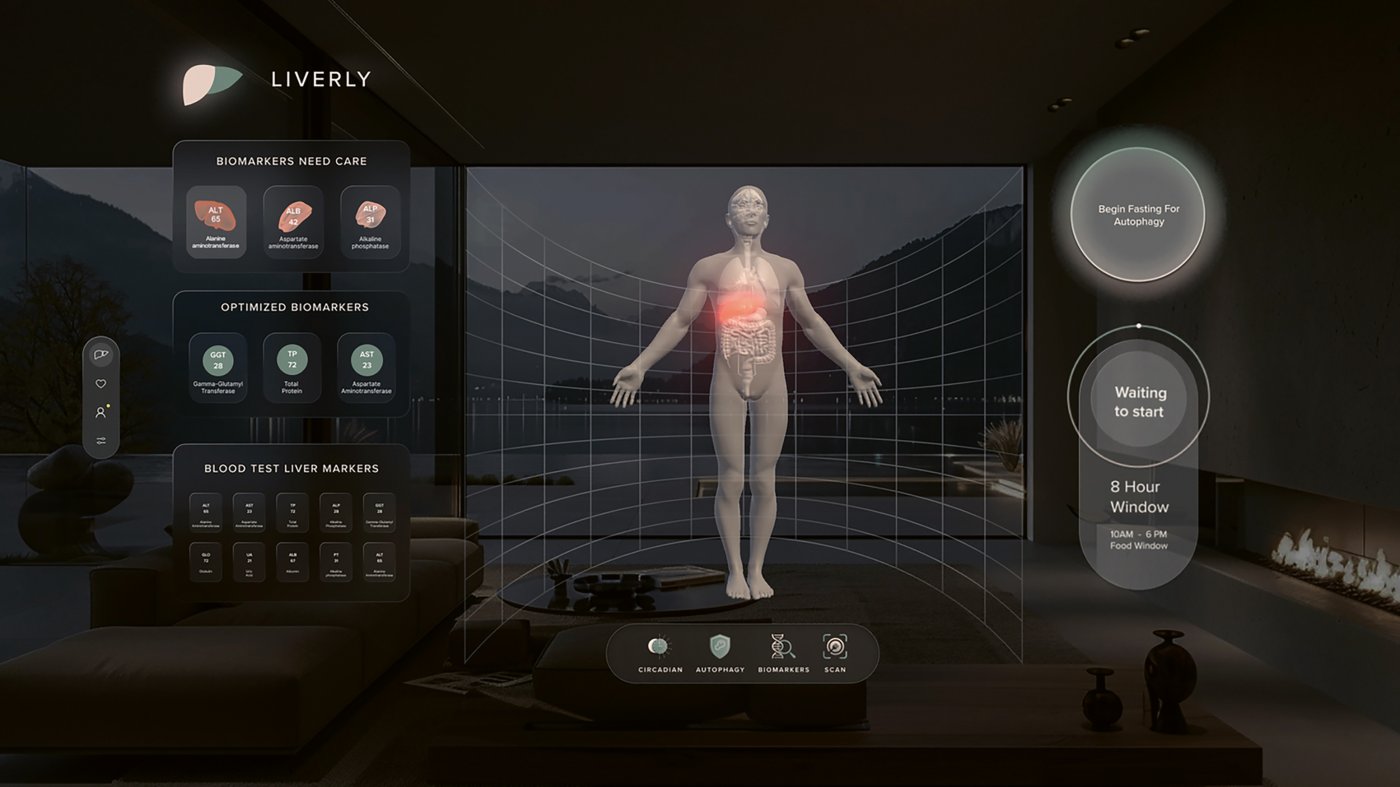This screenshot has height=787, width=1400.
Task: Open the liver icon in the left sidebar
Action: coord(100,353)
